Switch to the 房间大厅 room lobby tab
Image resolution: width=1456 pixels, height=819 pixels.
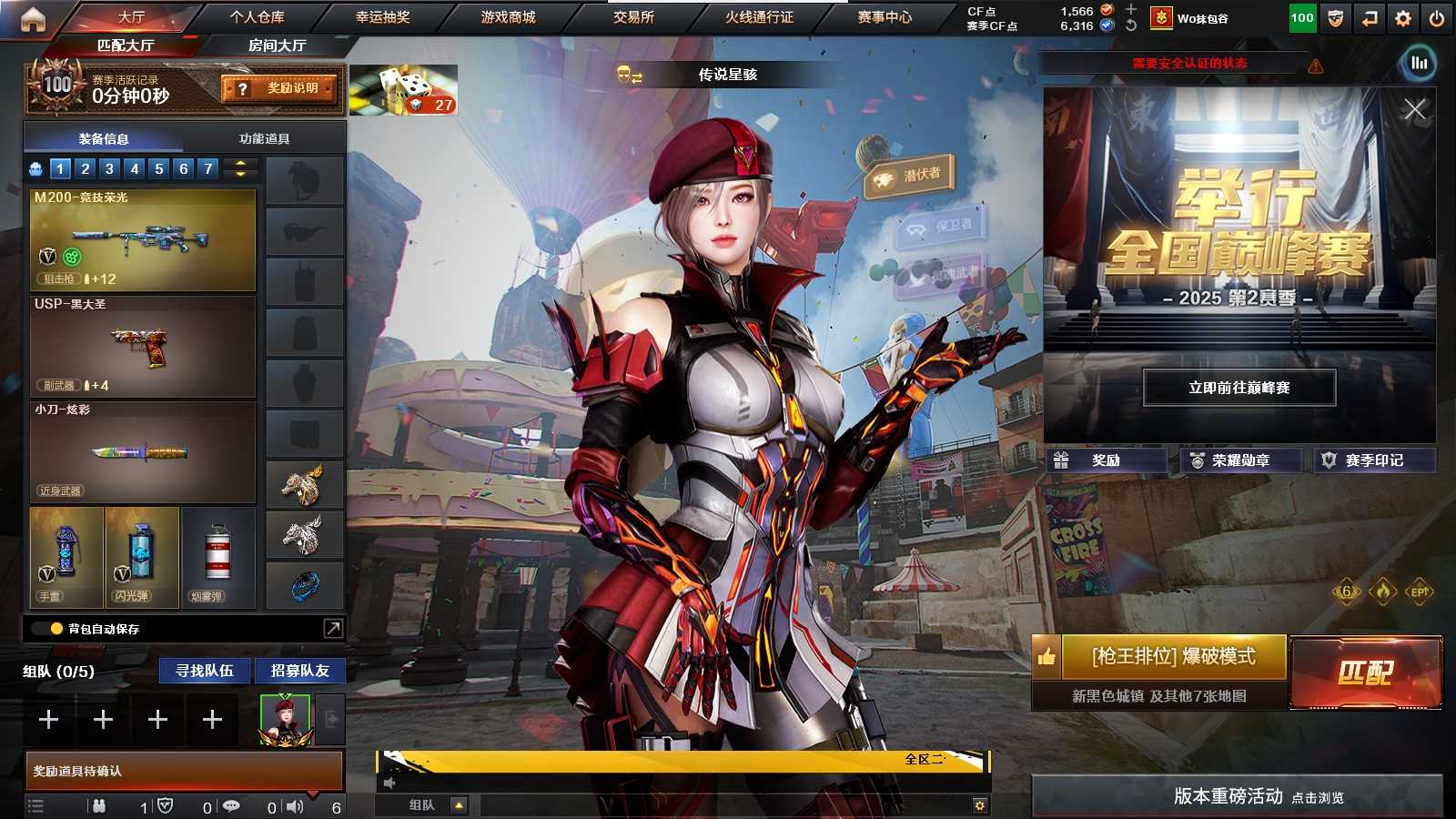(x=277, y=45)
